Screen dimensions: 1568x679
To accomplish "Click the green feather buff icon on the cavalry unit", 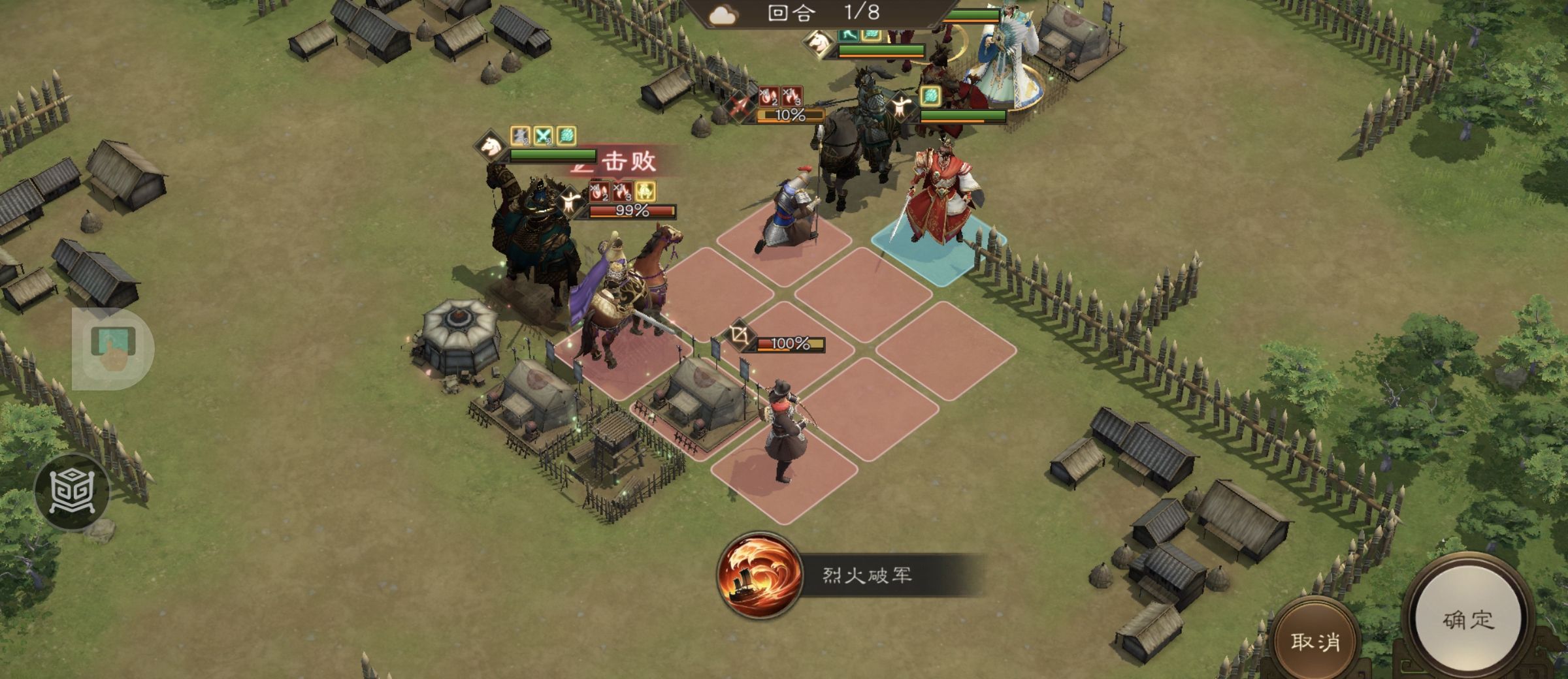I will (566, 135).
